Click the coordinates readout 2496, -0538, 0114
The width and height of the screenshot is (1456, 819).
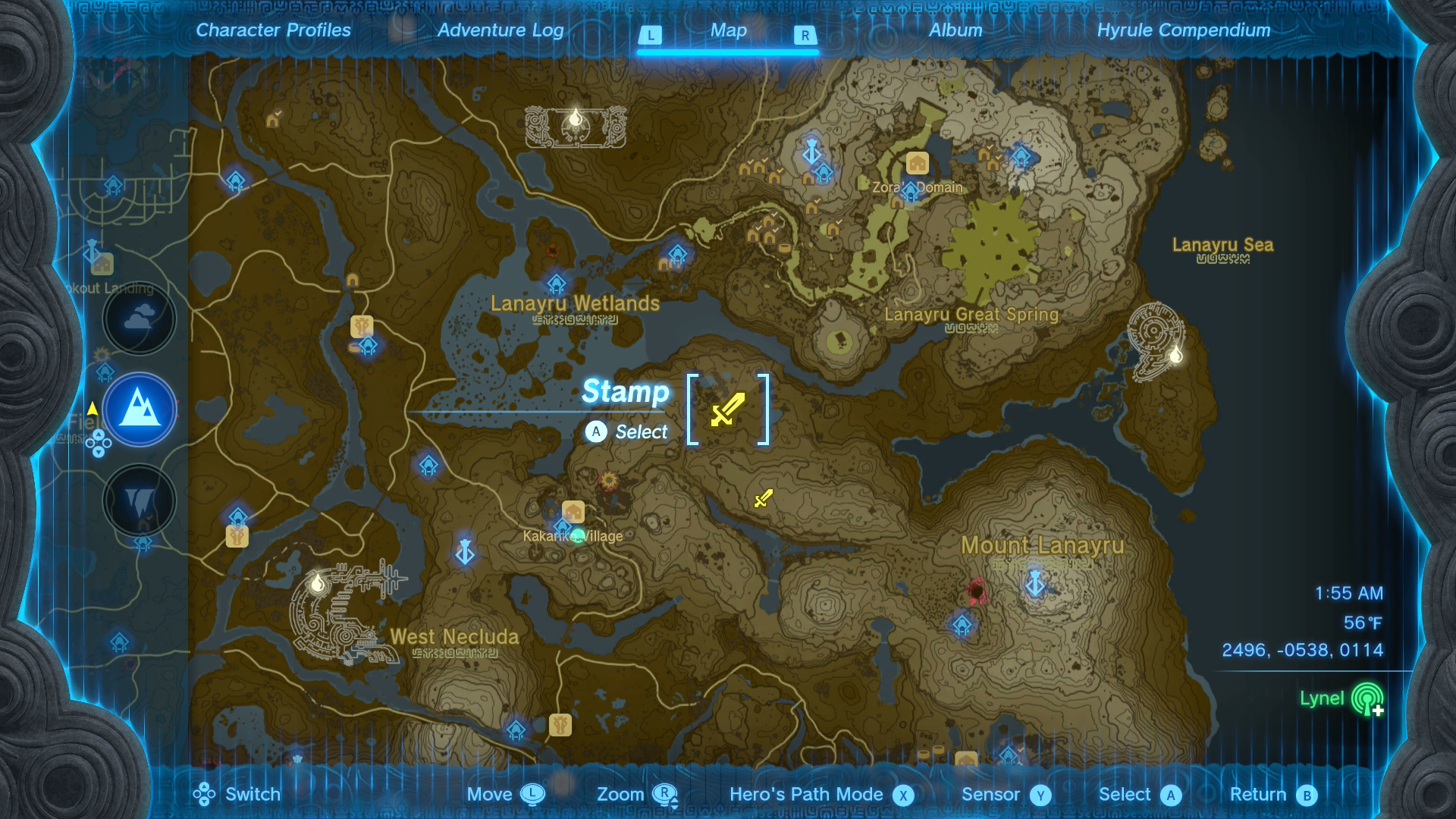point(1302,650)
